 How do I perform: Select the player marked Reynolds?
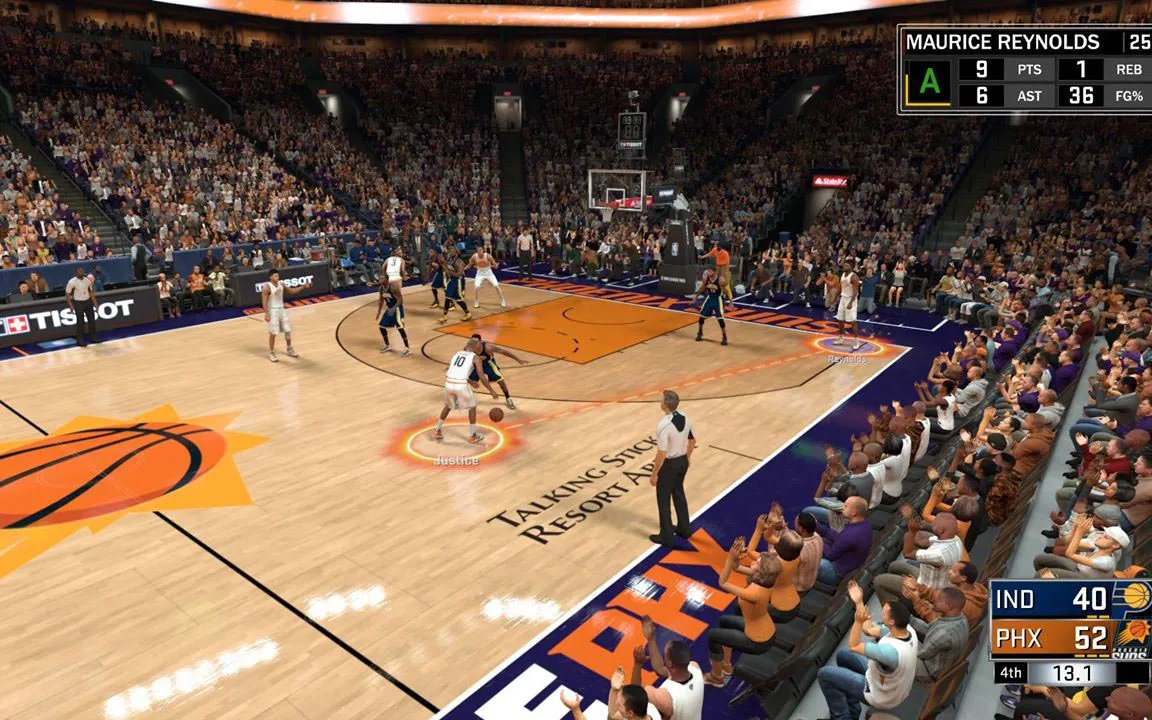point(847,305)
